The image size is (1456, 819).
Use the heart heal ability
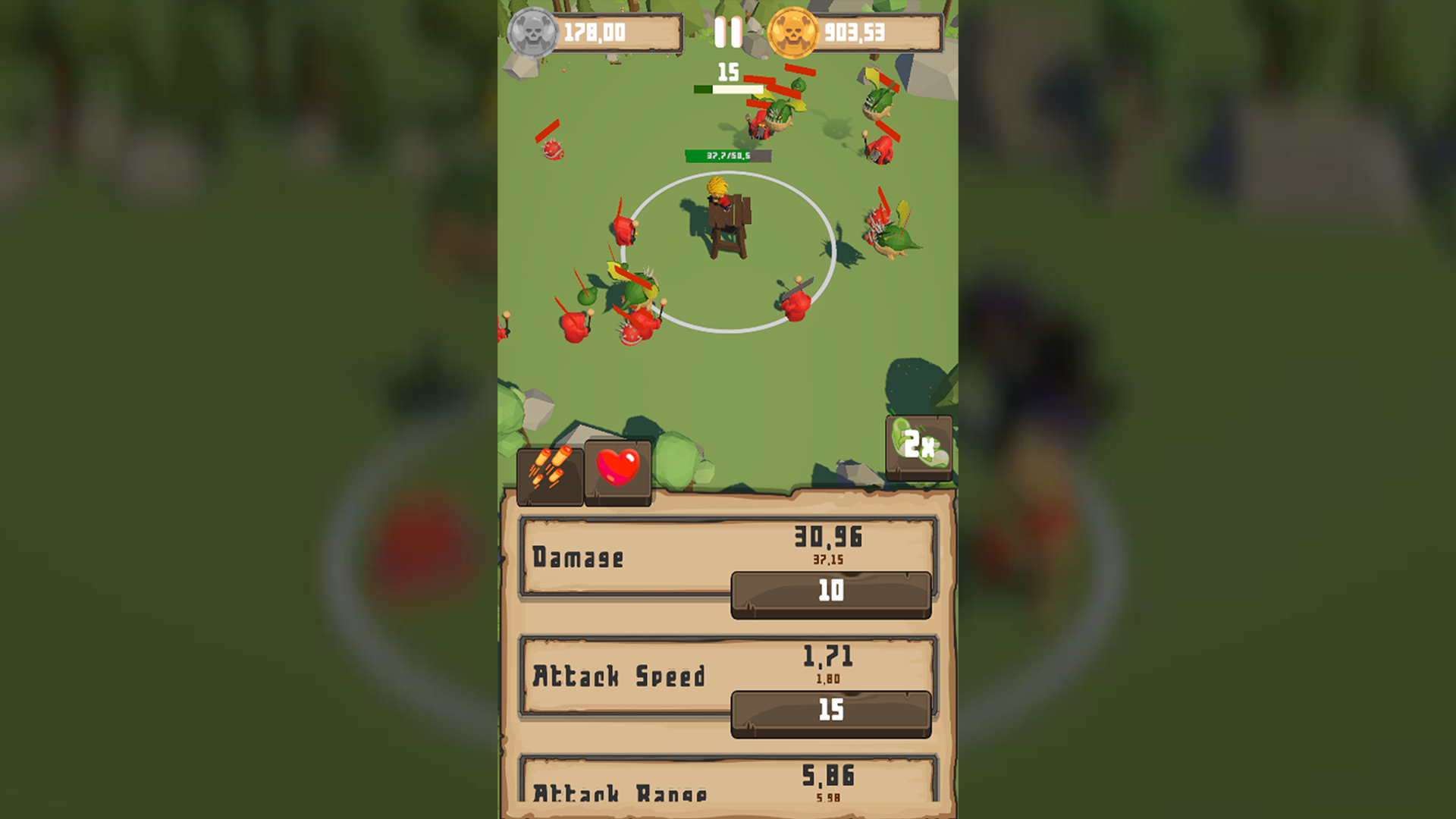coord(619,471)
